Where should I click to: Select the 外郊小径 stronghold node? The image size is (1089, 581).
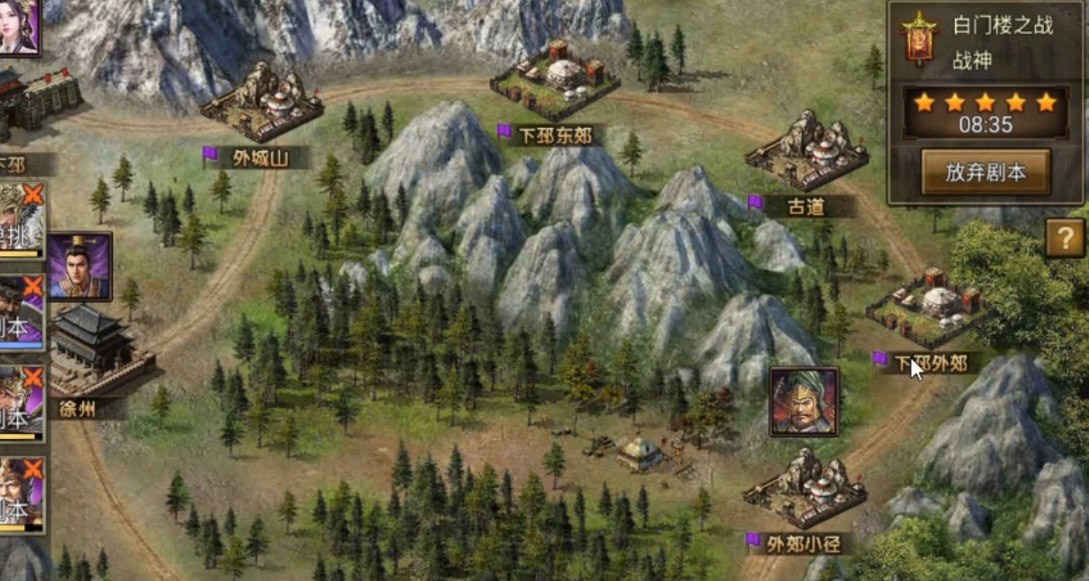coord(804,488)
